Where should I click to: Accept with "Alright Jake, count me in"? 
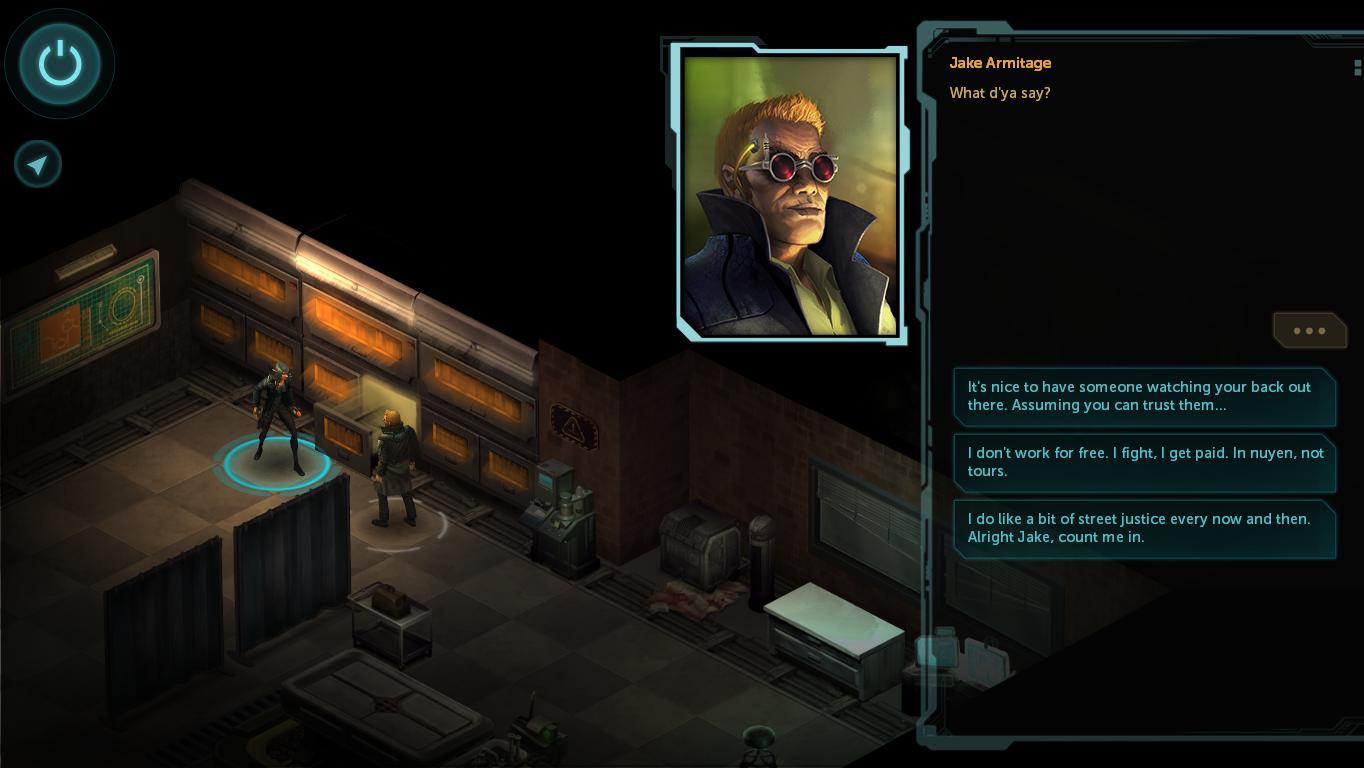1143,528
